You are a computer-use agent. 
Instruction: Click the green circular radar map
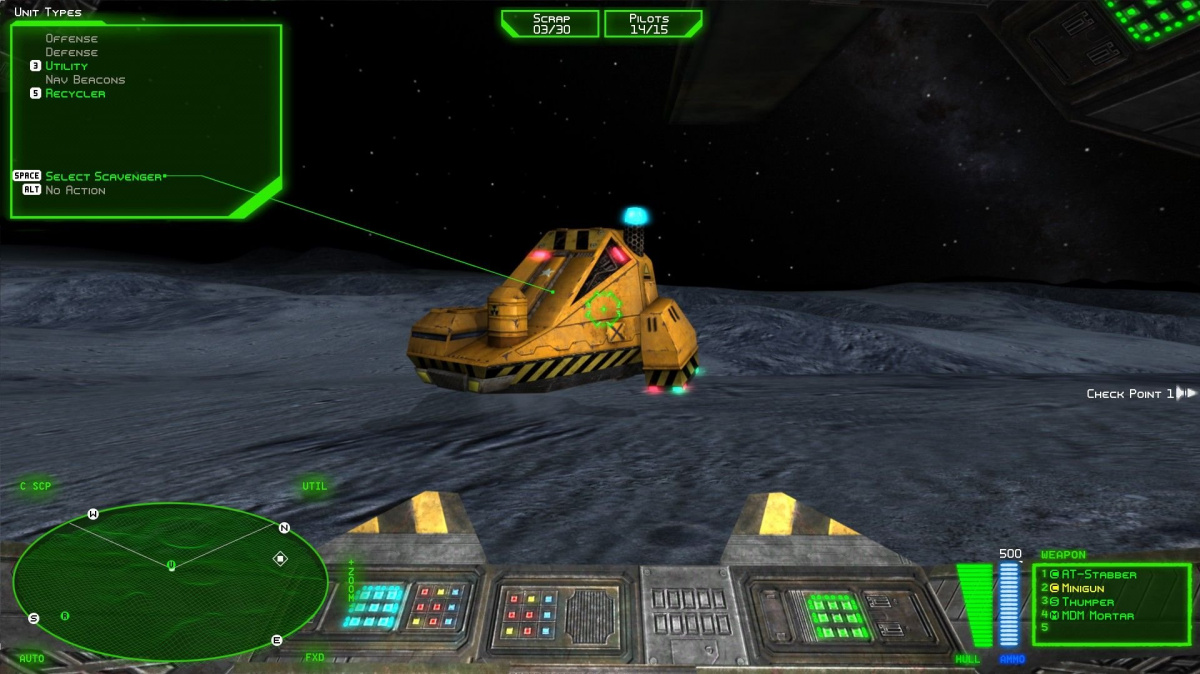coord(170,581)
